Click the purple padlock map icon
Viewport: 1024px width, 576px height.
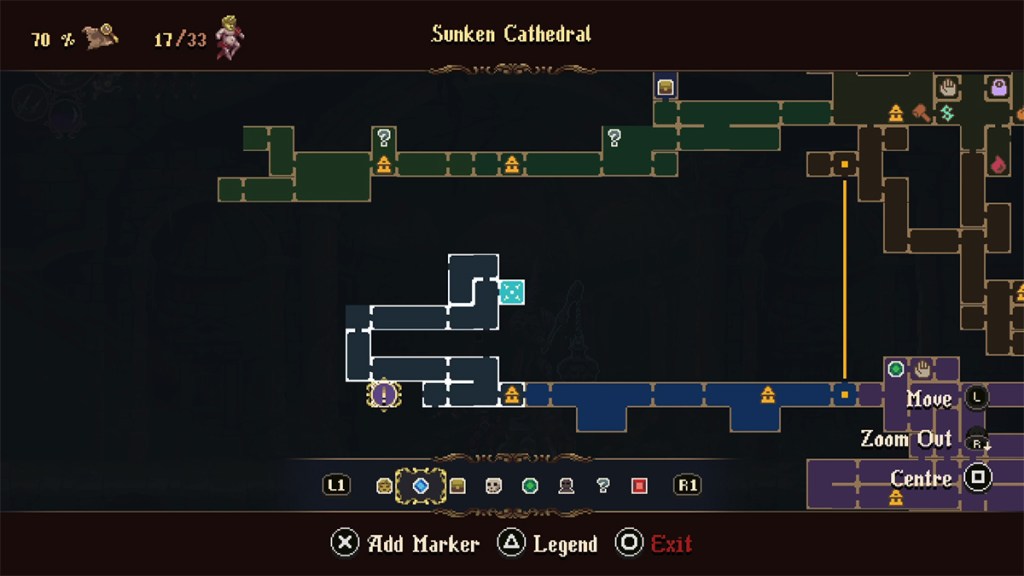pyautogui.click(x=998, y=88)
